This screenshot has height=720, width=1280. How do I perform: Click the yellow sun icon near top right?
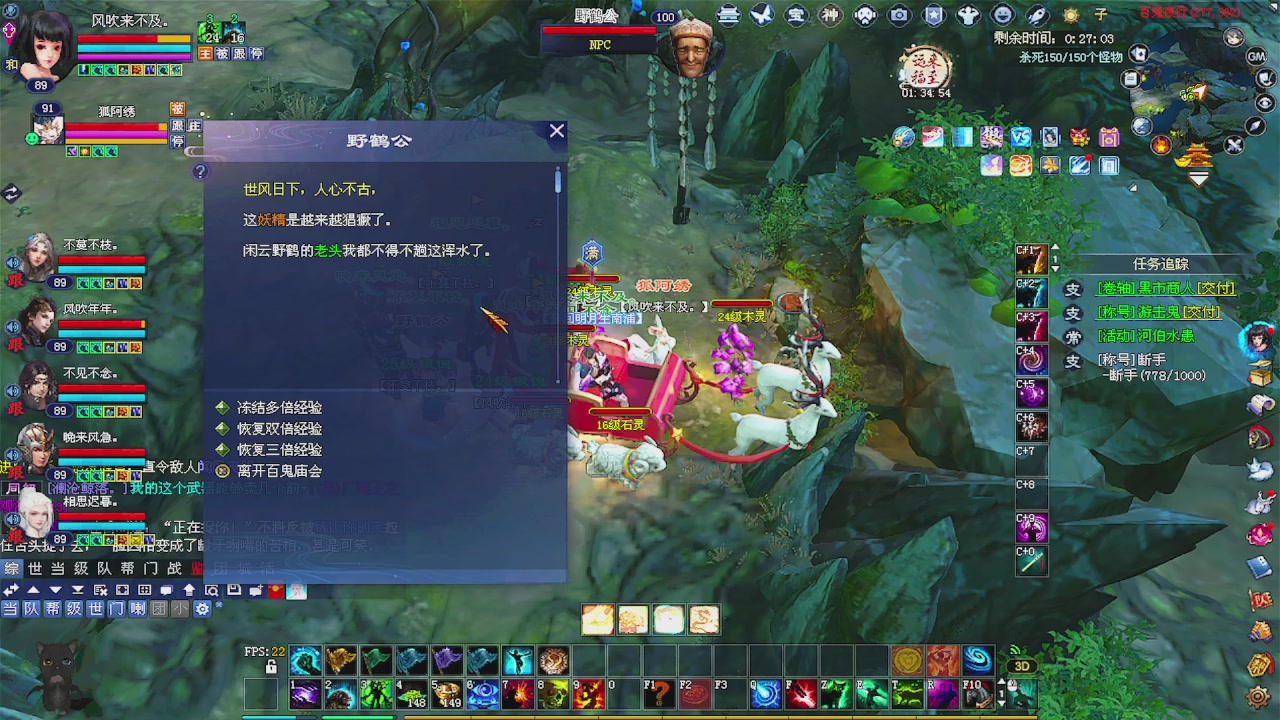(1070, 14)
